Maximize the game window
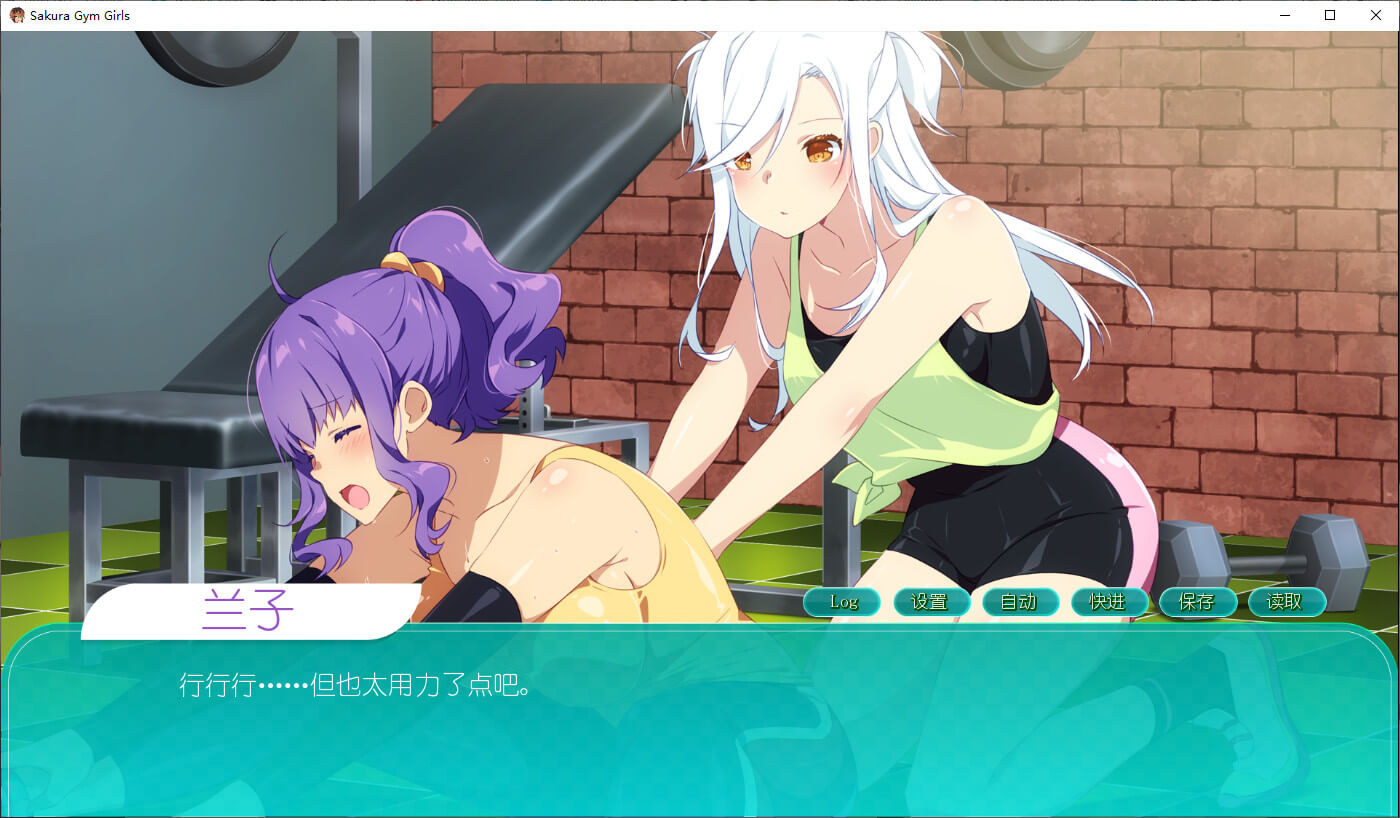This screenshot has height=818, width=1400. [x=1330, y=15]
